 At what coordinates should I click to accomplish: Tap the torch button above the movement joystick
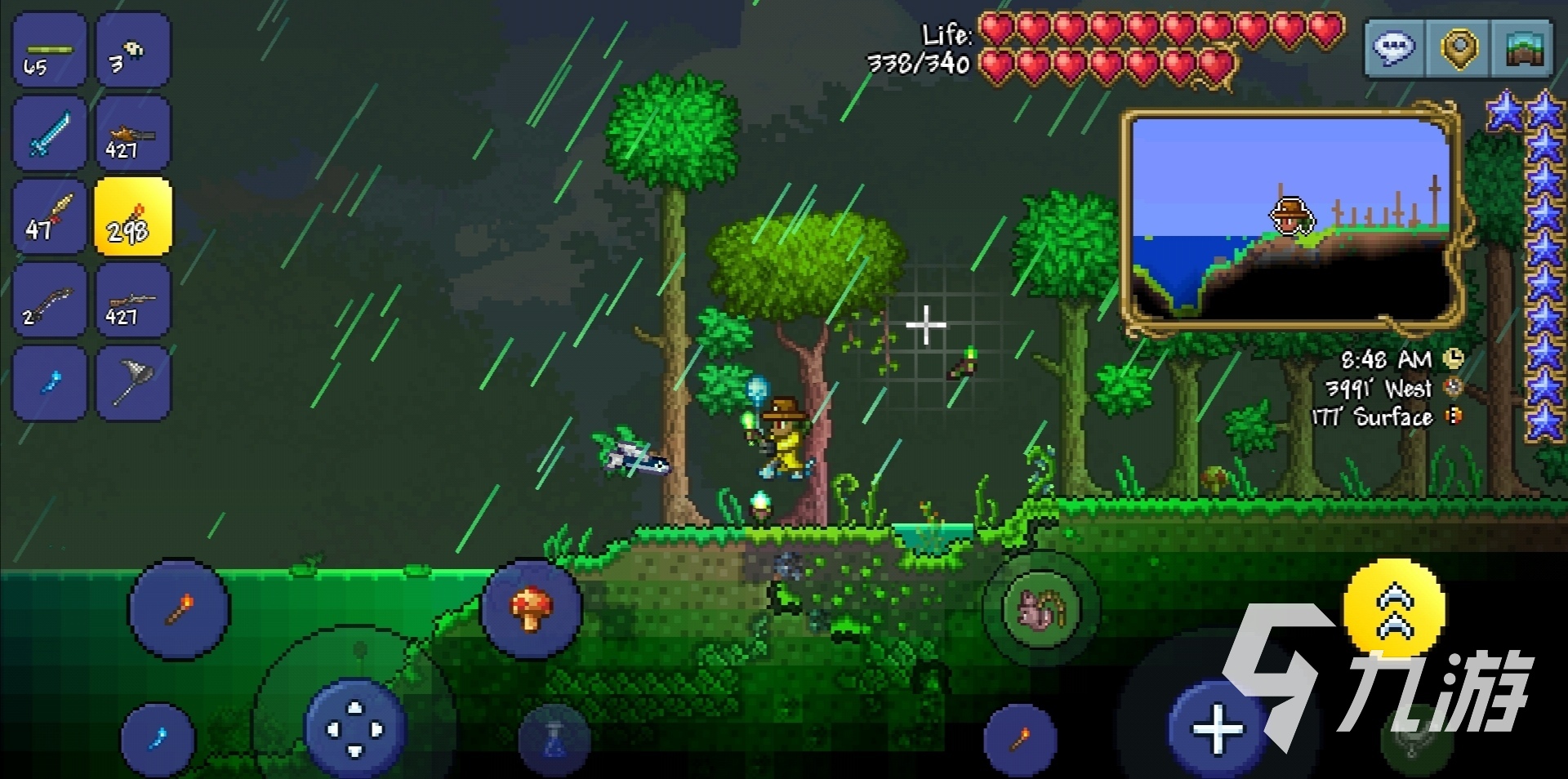coord(179,608)
